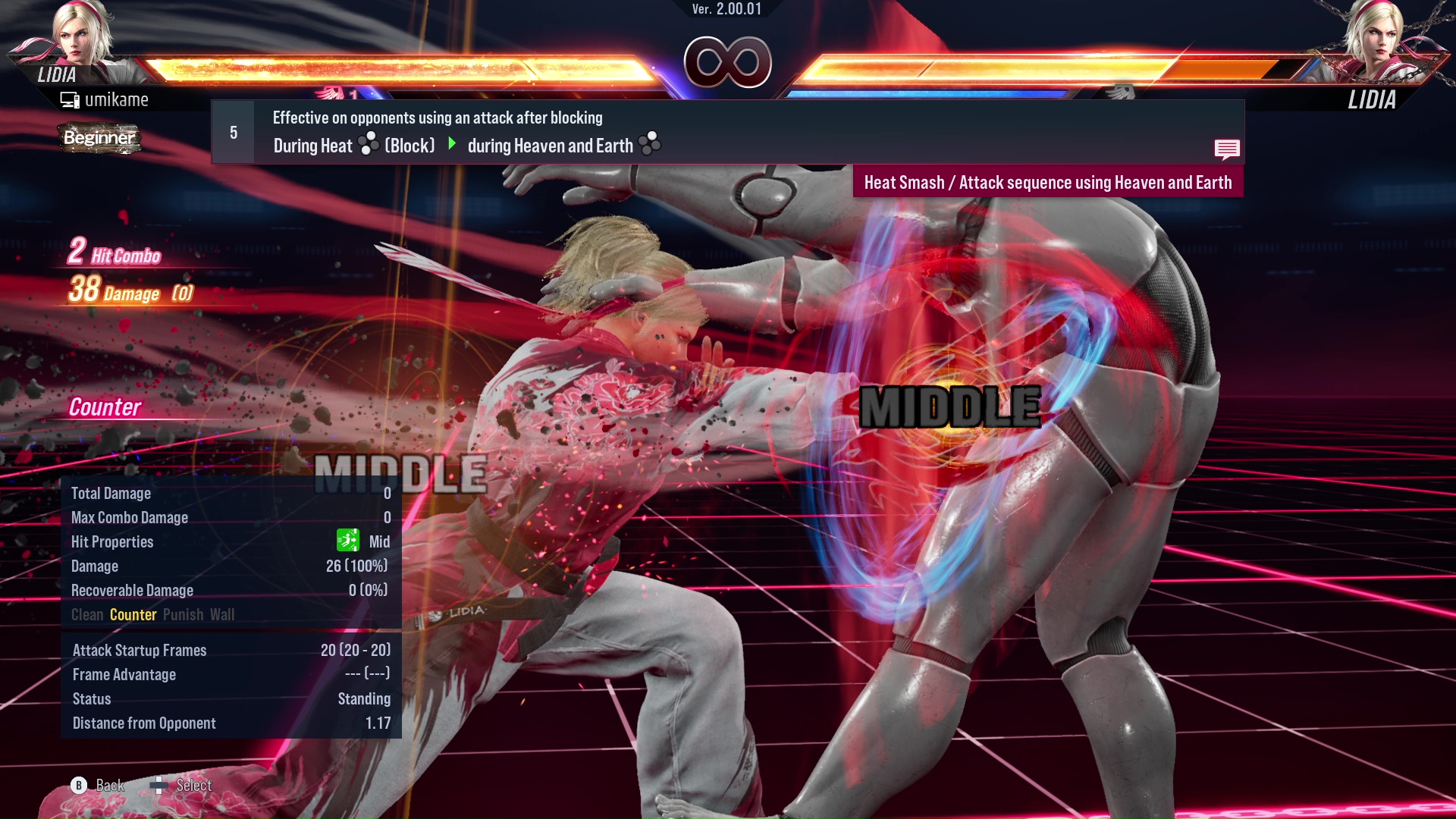Click the monitor icon beside the umikame name
This screenshot has height=819, width=1456.
(70, 99)
